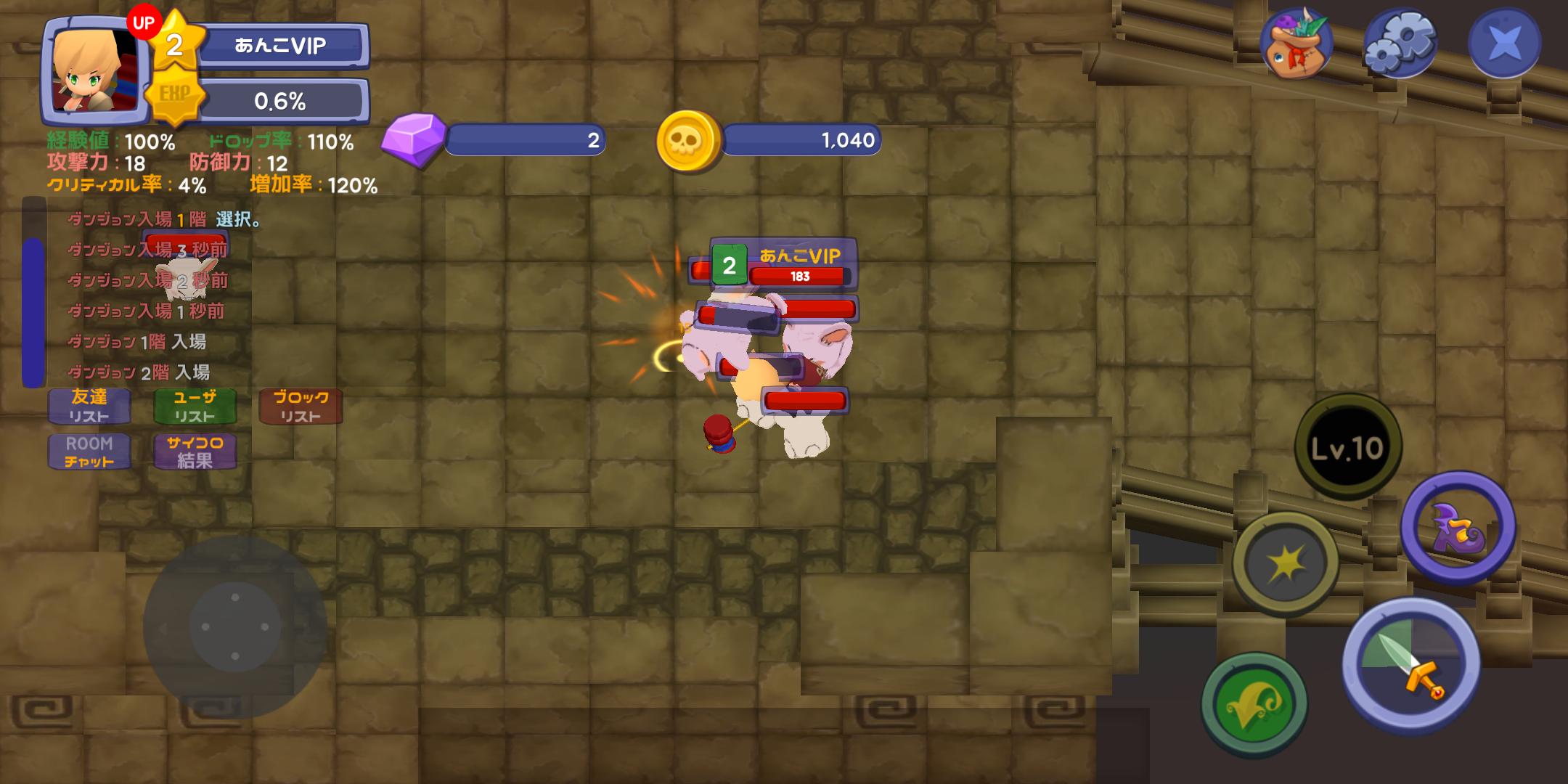Viewport: 1568px width, 784px height.
Task: View the サイコロ結果 dice results
Action: tap(195, 452)
